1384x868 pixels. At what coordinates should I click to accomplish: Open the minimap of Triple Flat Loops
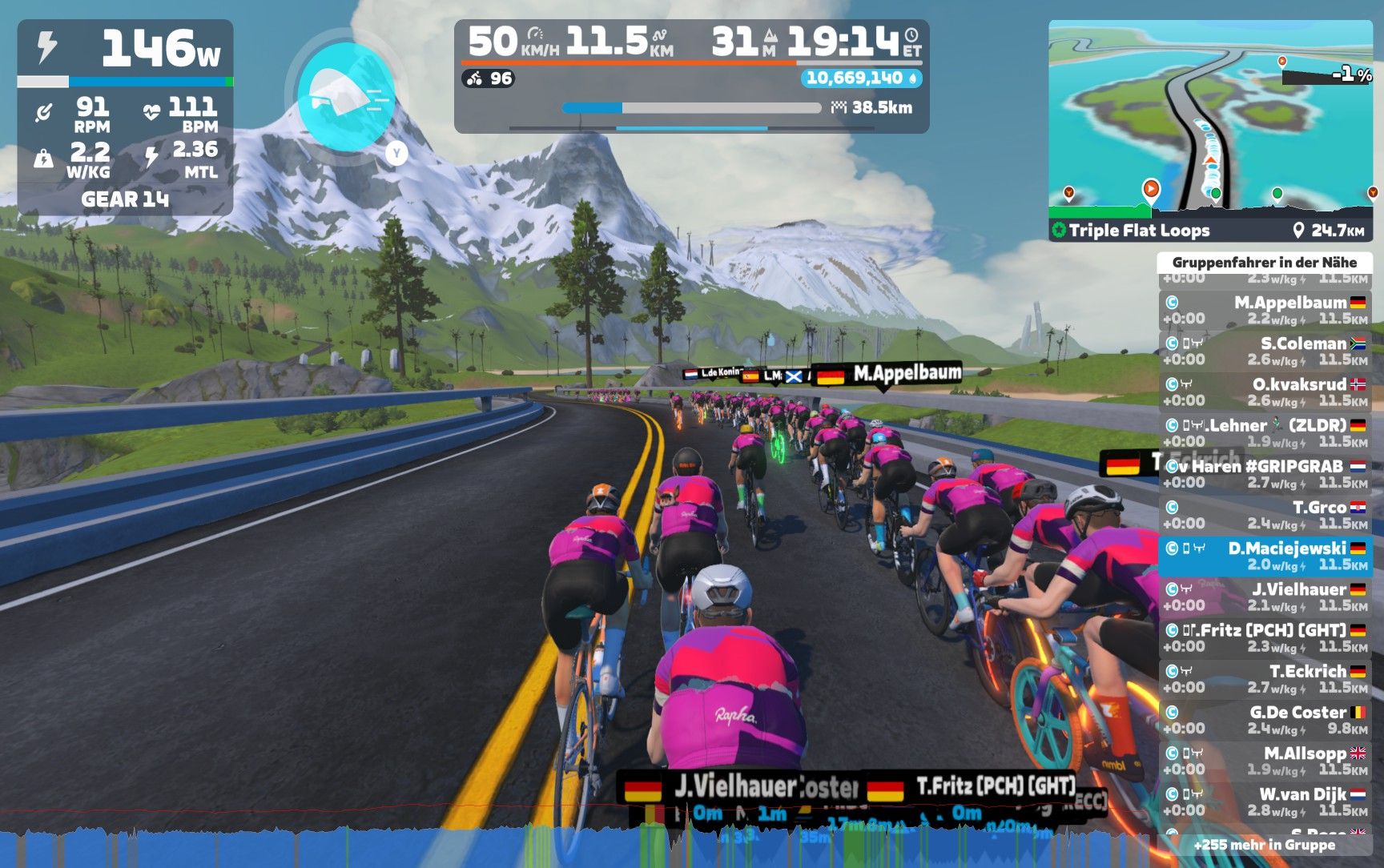tap(1209, 119)
